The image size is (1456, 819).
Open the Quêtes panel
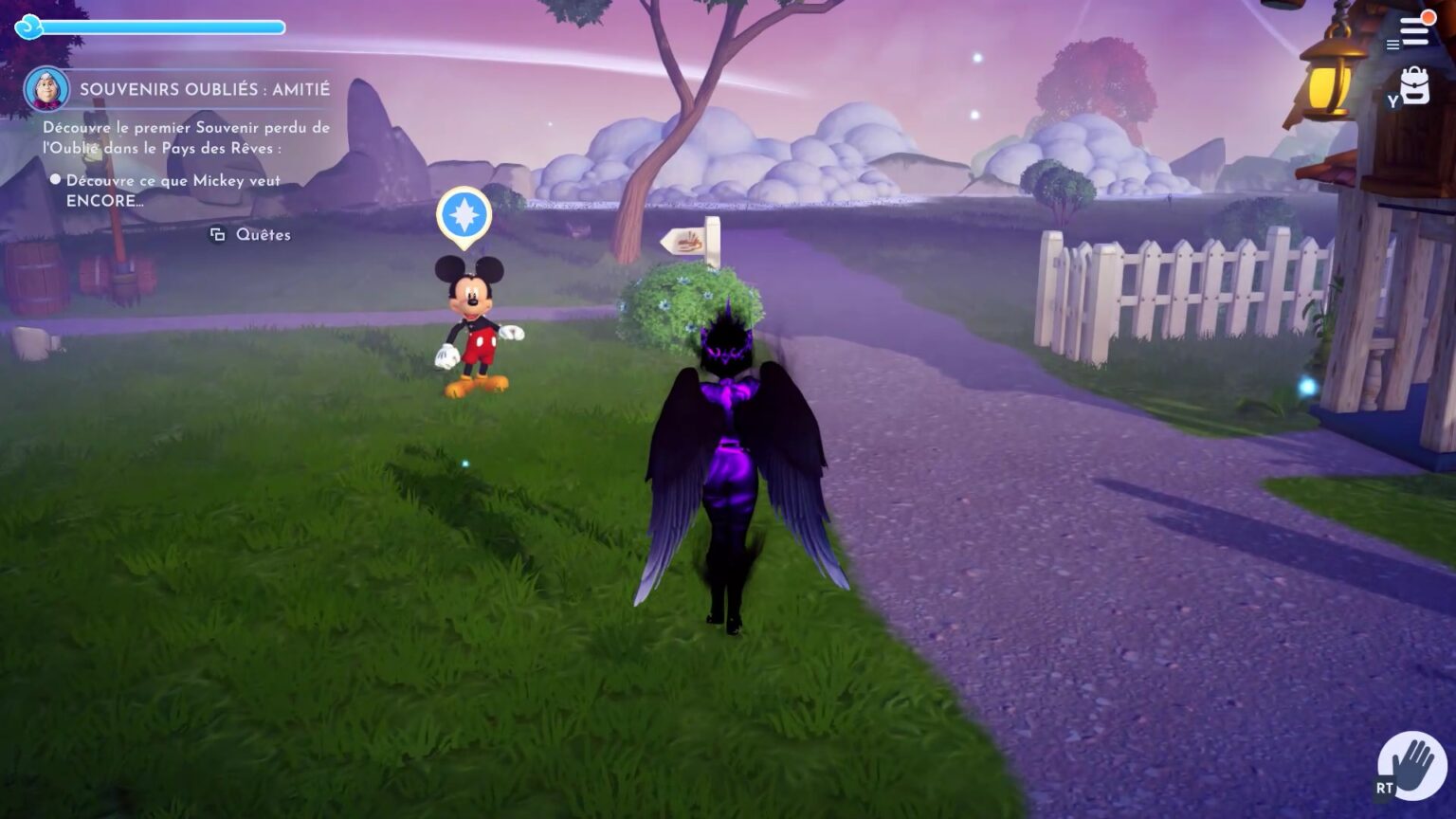tap(263, 234)
